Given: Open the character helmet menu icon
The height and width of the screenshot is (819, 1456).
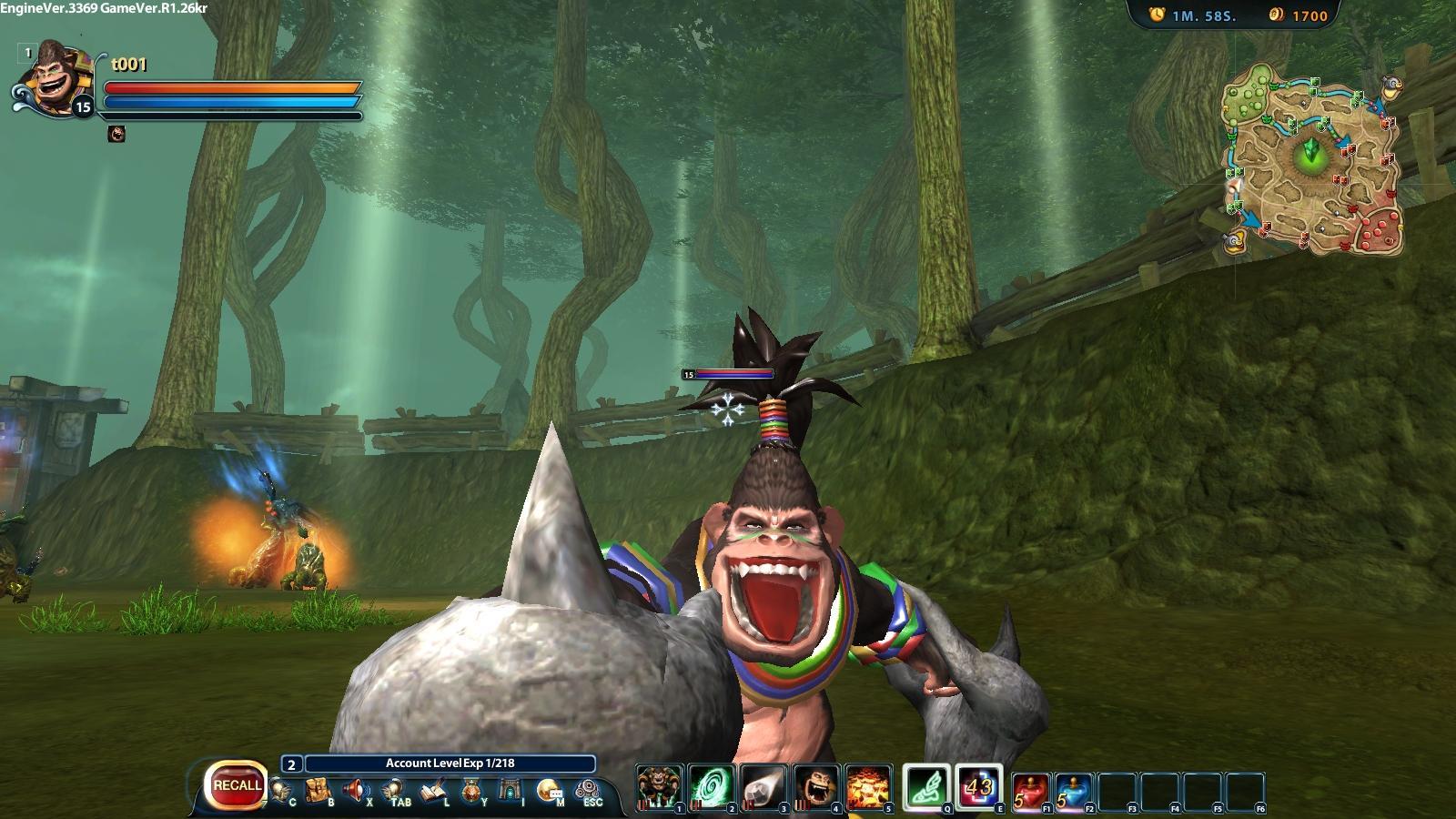Looking at the screenshot, I should 281,790.
